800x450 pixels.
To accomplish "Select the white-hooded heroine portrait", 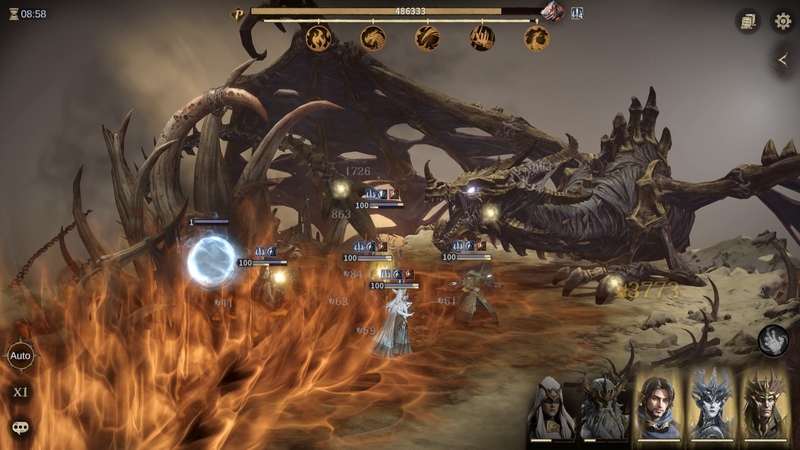I will point(551,408).
